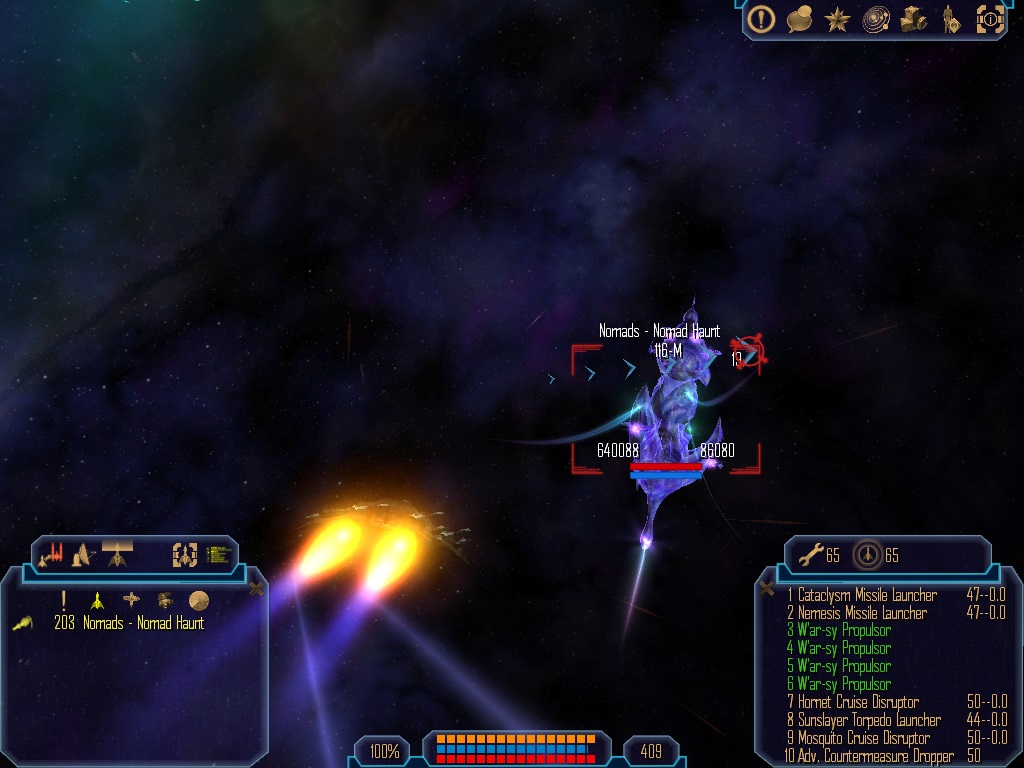The image size is (1024, 768).
Task: Open the navigation map solar system icon
Action: (x=876, y=19)
